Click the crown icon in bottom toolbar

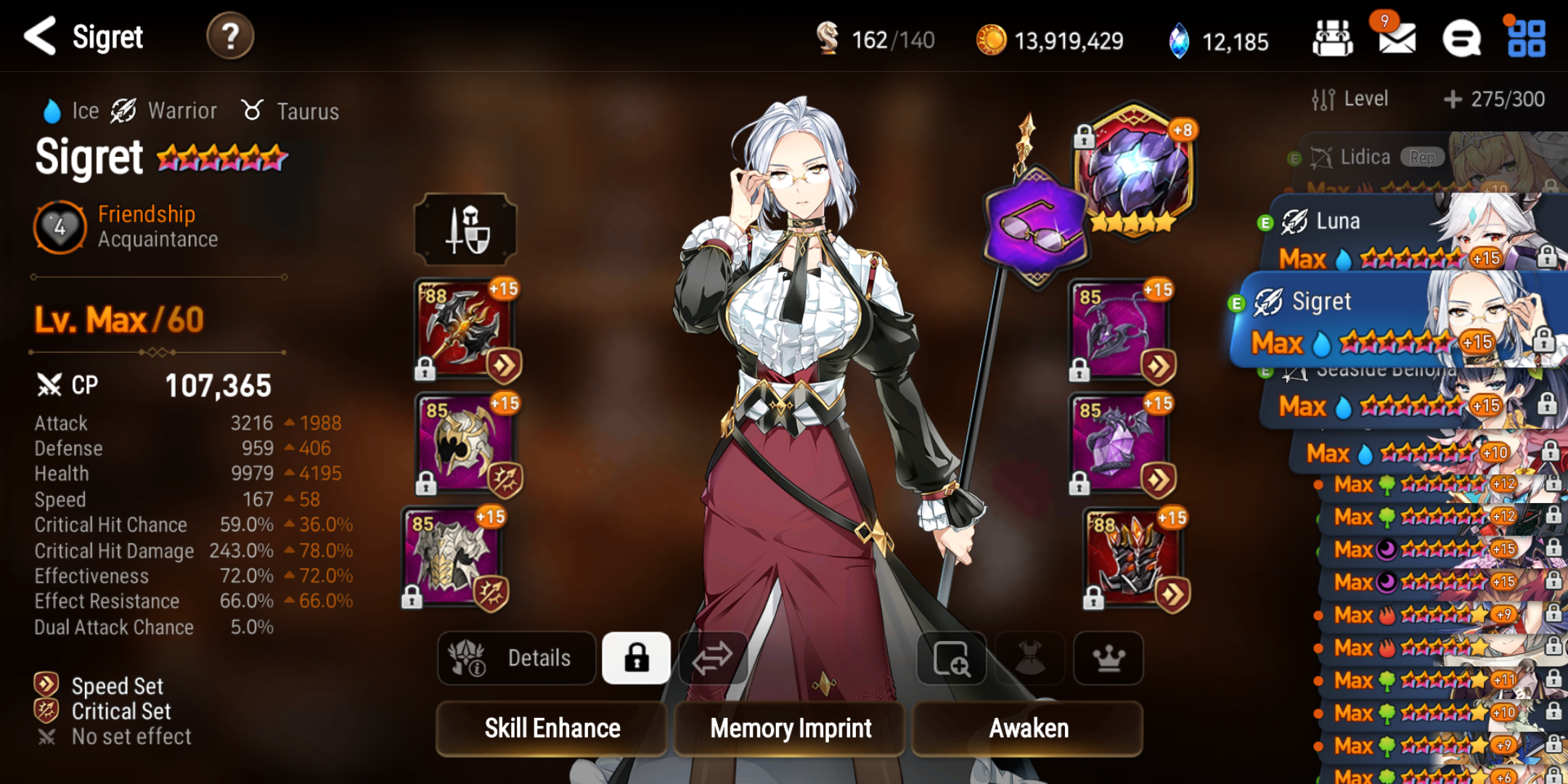pos(1108,658)
